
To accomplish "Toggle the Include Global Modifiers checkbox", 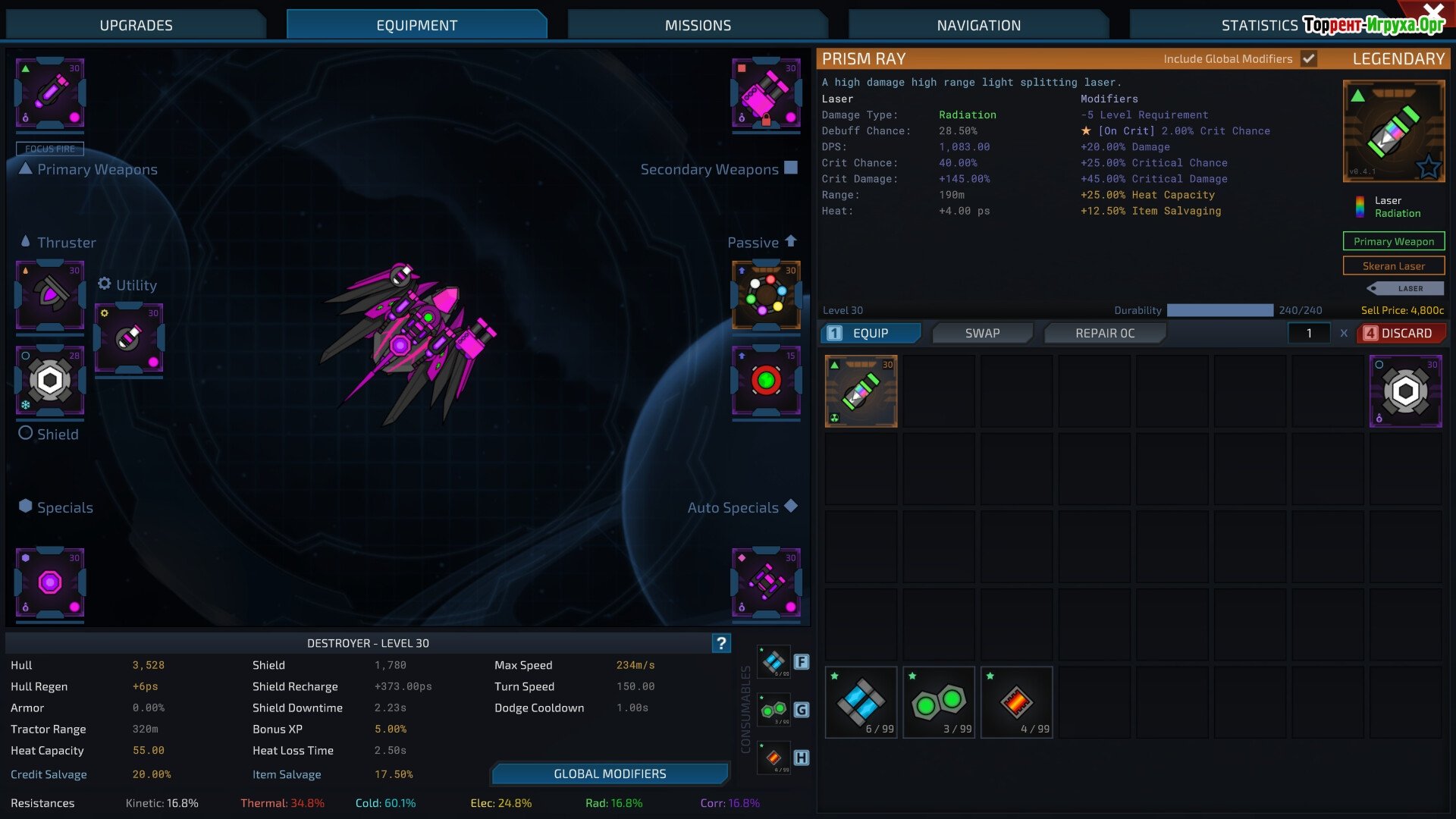I will pyautogui.click(x=1309, y=59).
